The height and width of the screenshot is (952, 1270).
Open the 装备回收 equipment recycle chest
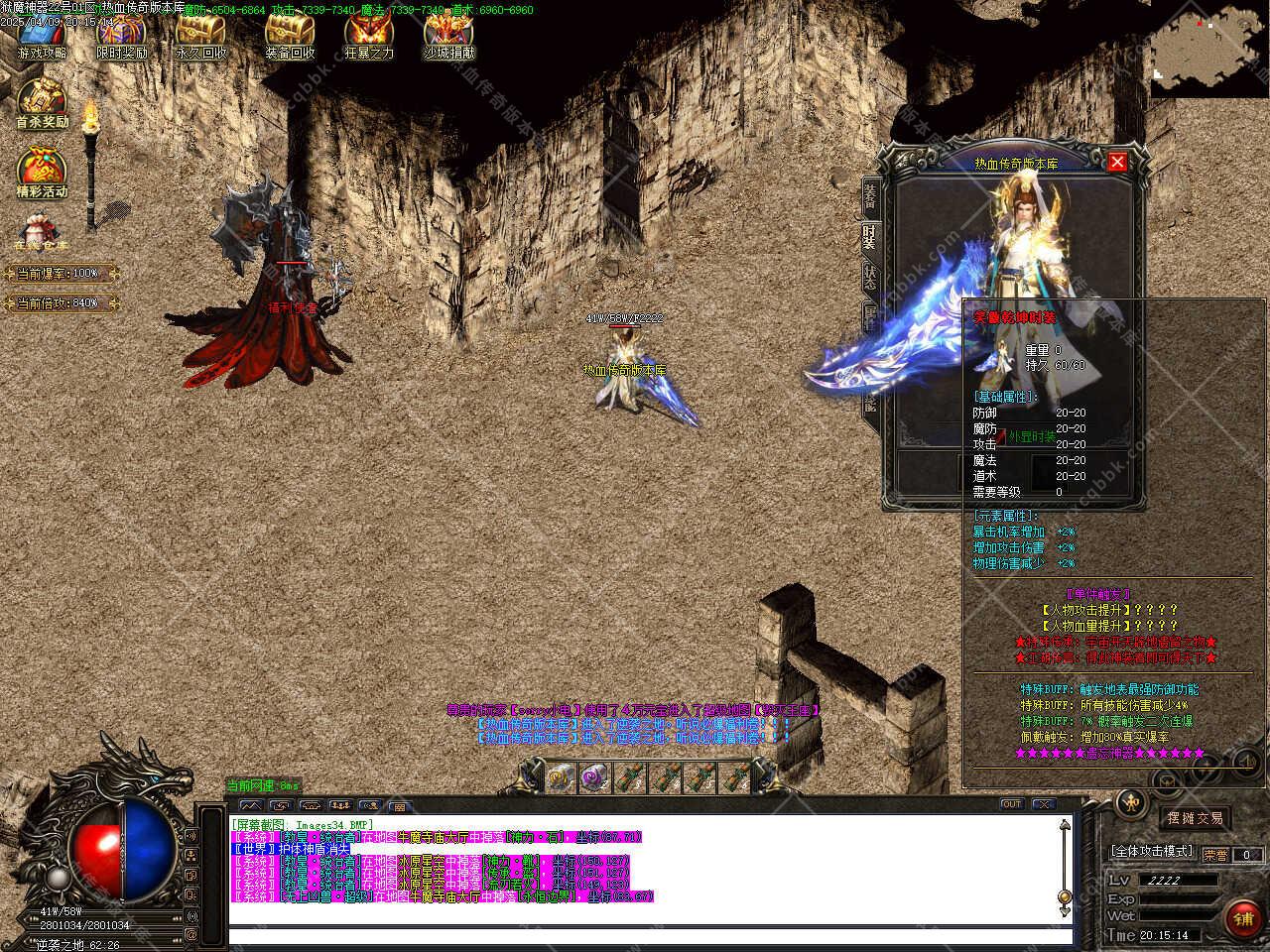(x=290, y=36)
